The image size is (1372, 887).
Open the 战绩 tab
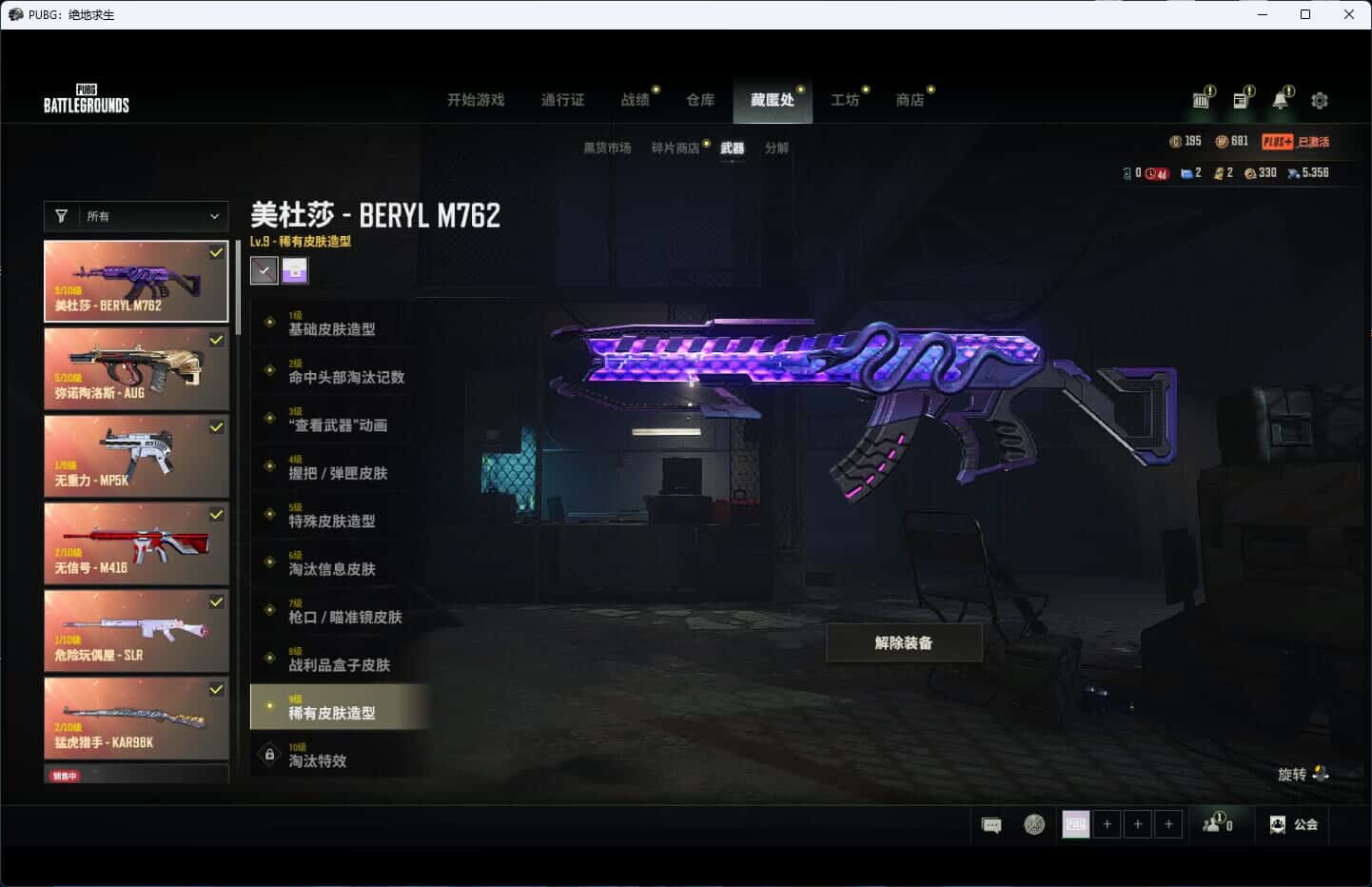pyautogui.click(x=635, y=100)
